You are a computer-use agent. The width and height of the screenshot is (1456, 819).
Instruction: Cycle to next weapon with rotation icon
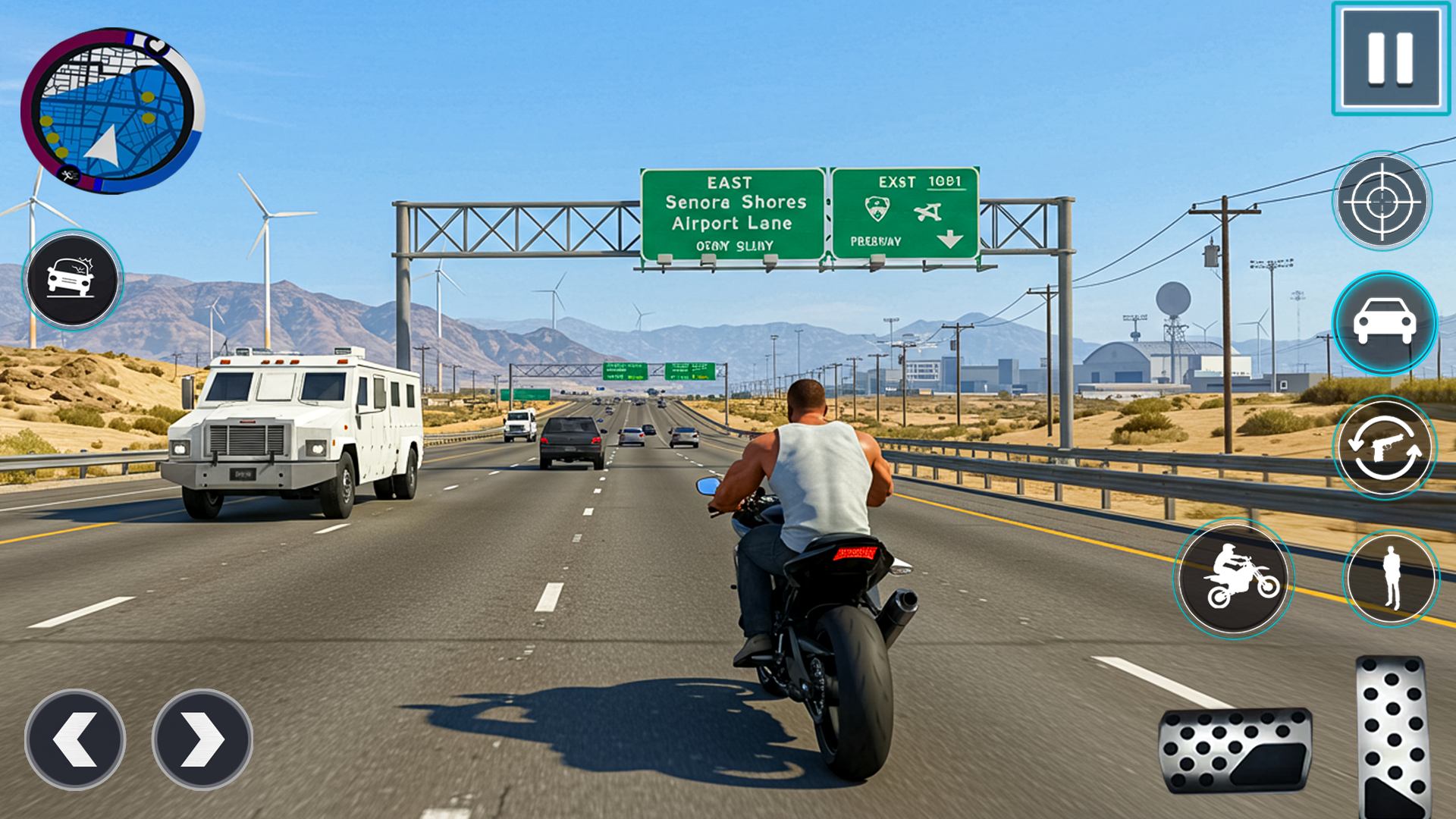[1383, 447]
